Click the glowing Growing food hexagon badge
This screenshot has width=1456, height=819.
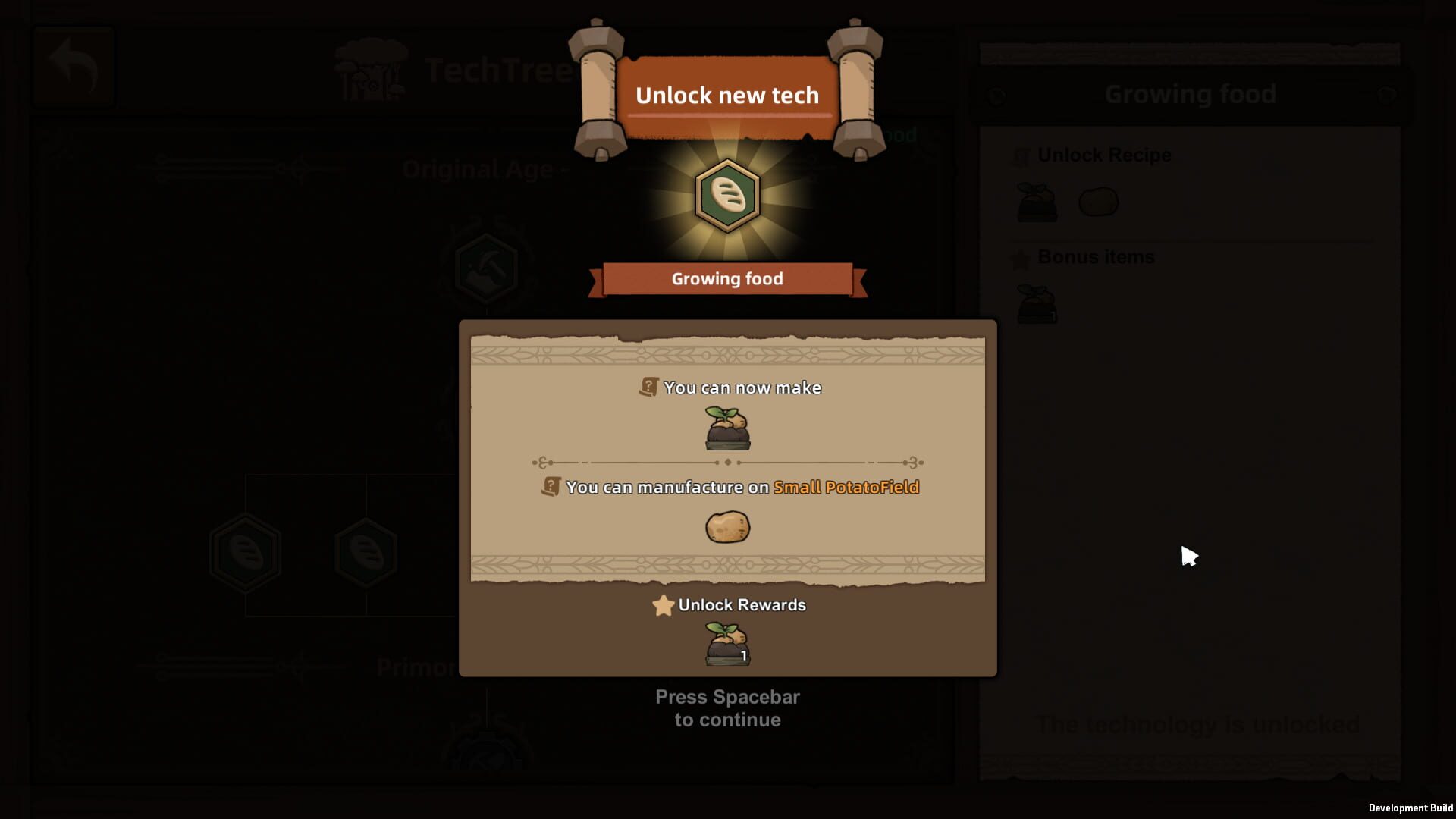pyautogui.click(x=728, y=196)
